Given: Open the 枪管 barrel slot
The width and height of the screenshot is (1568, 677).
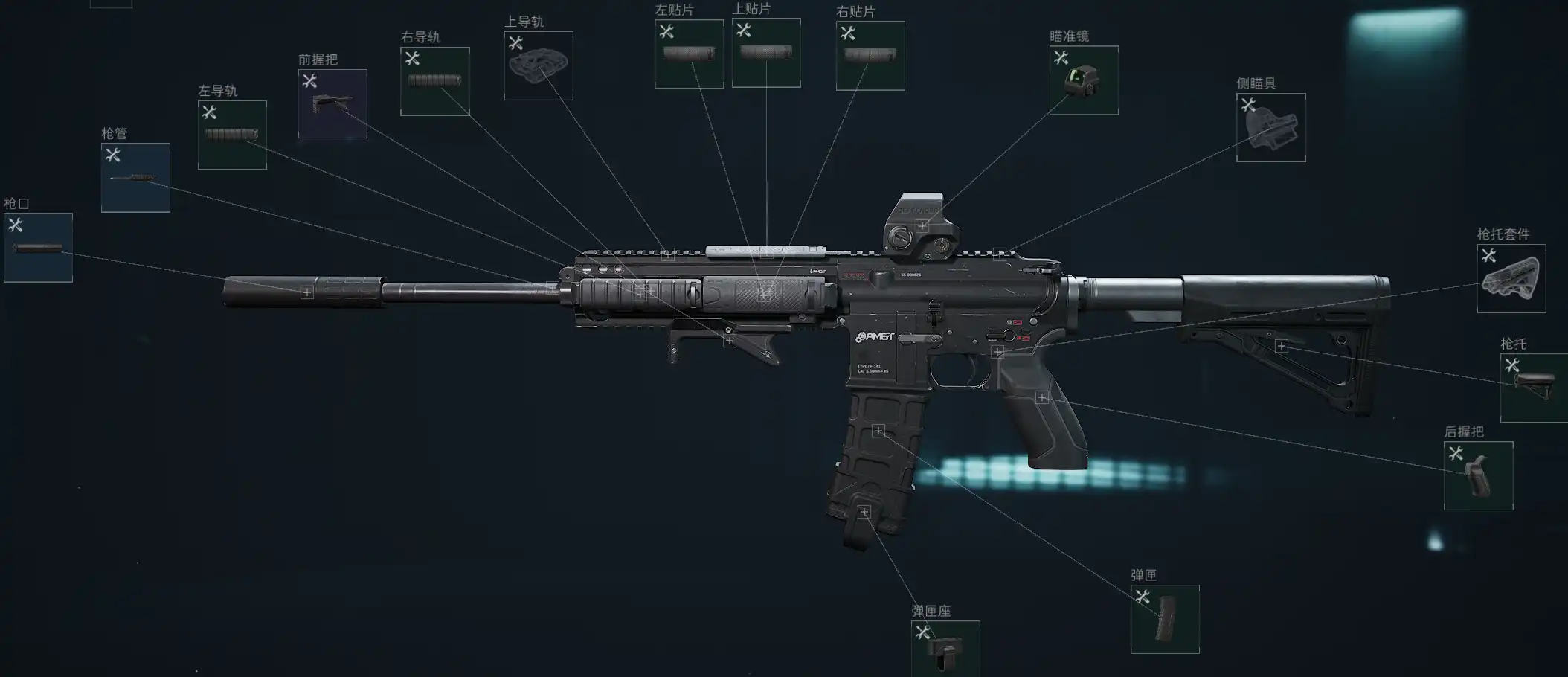Looking at the screenshot, I should tap(135, 178).
